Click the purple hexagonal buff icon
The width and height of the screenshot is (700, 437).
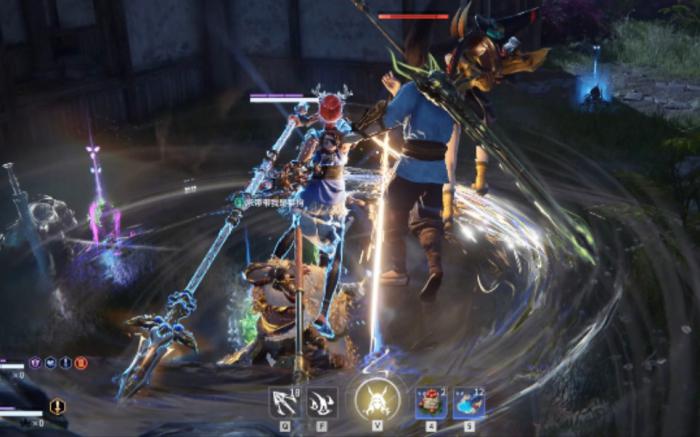(x=35, y=362)
